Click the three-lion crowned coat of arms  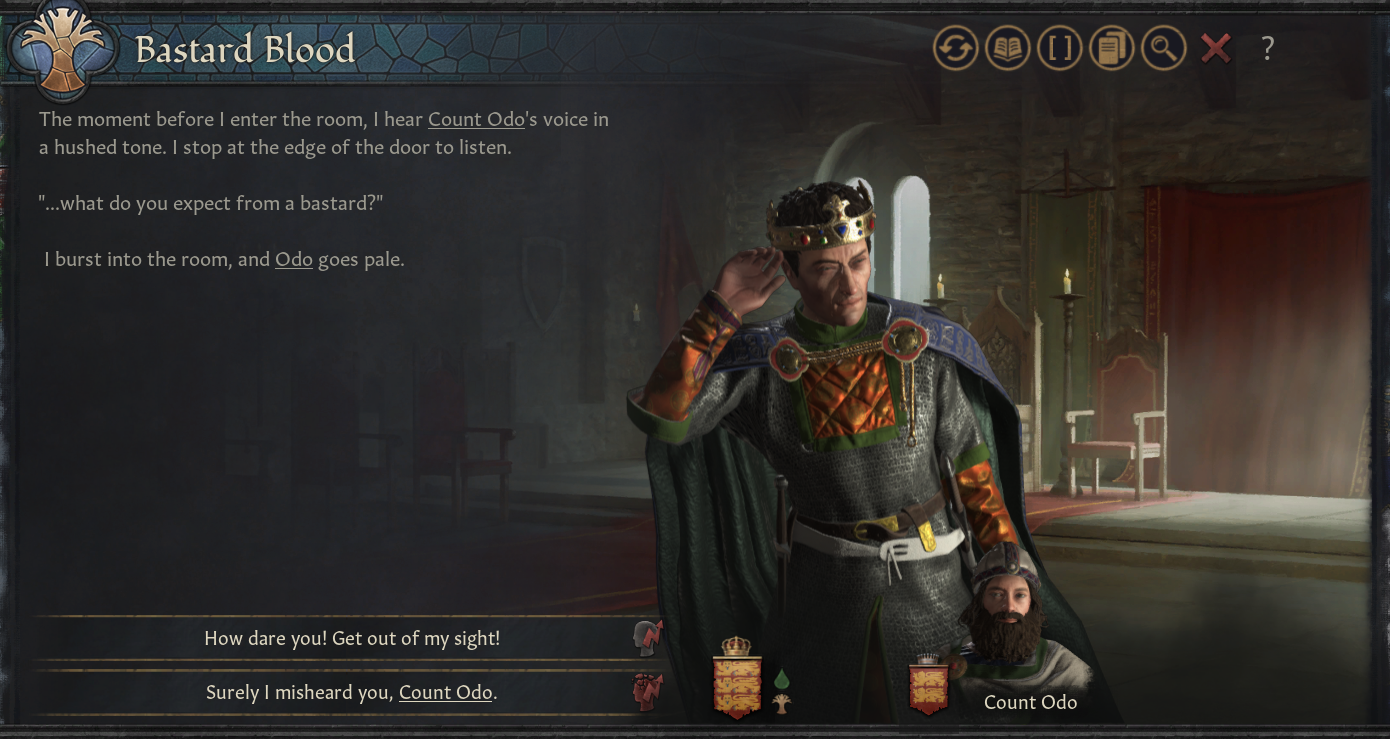click(x=736, y=680)
